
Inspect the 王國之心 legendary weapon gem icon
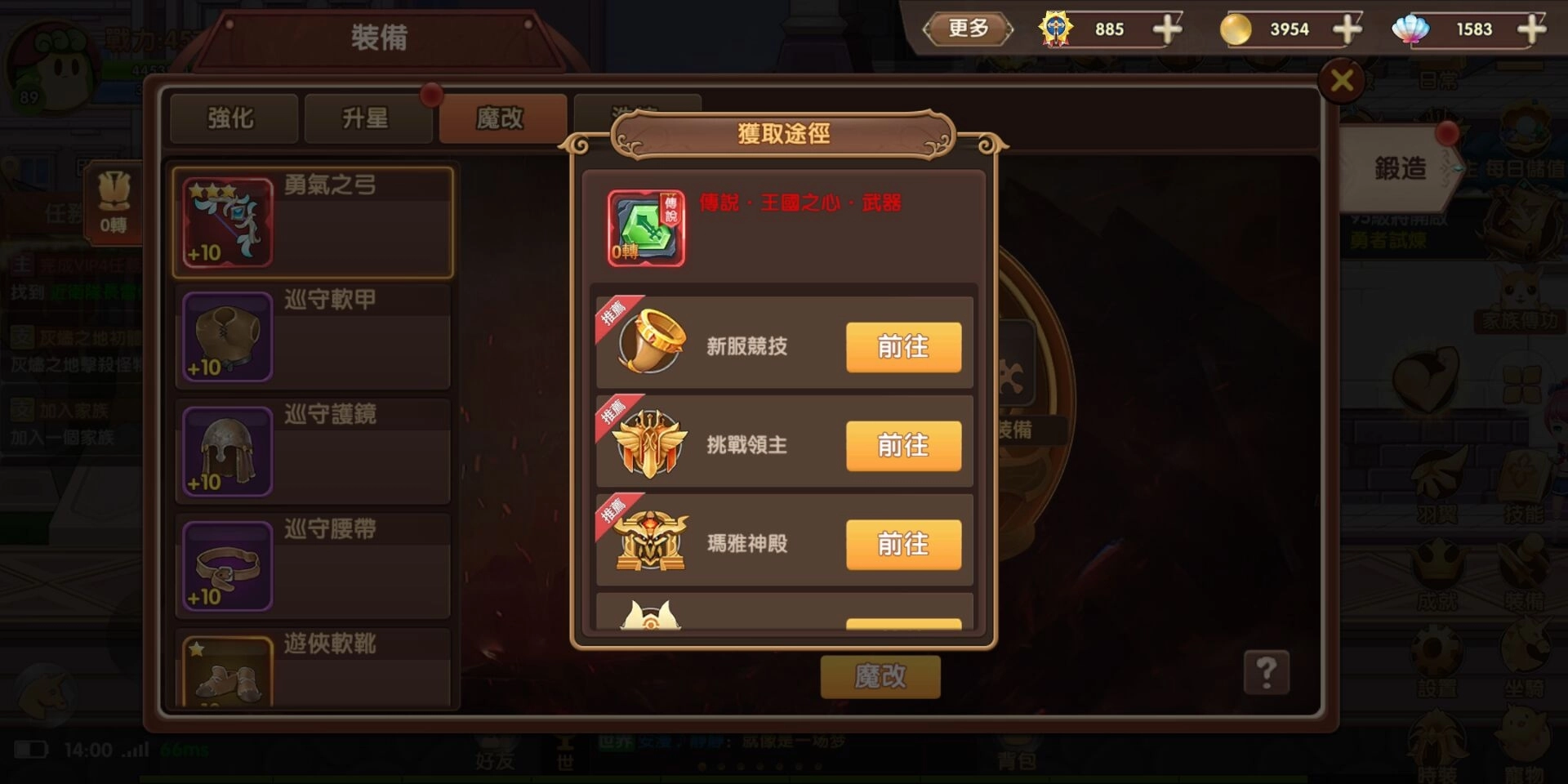(x=646, y=229)
